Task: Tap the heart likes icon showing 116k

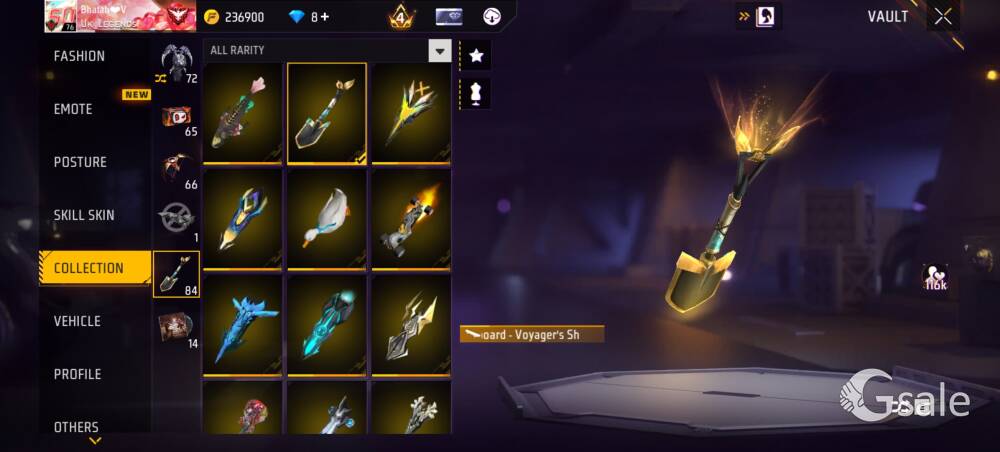Action: pyautogui.click(x=936, y=278)
